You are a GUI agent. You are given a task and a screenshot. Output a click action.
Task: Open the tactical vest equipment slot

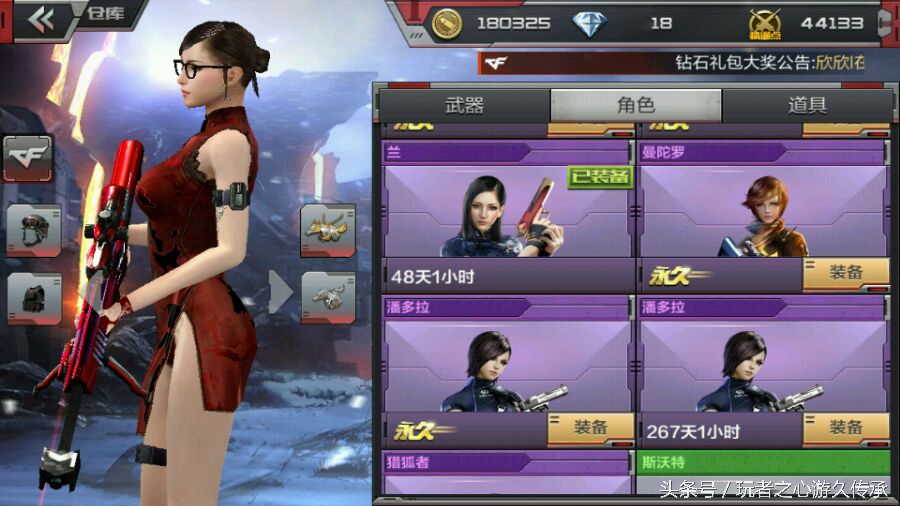33,298
